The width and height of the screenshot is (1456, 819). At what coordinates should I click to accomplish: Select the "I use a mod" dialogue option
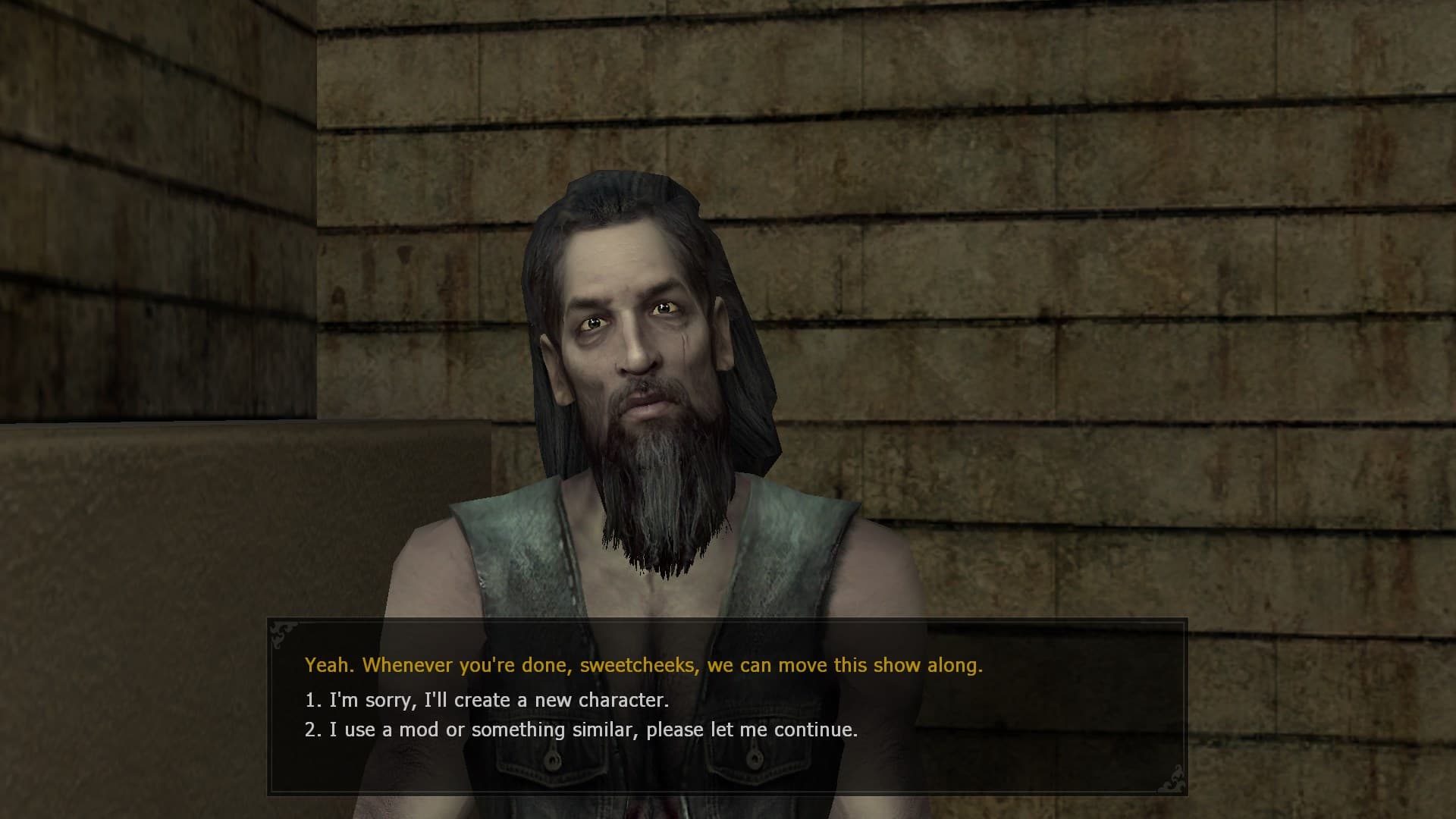coord(581,730)
